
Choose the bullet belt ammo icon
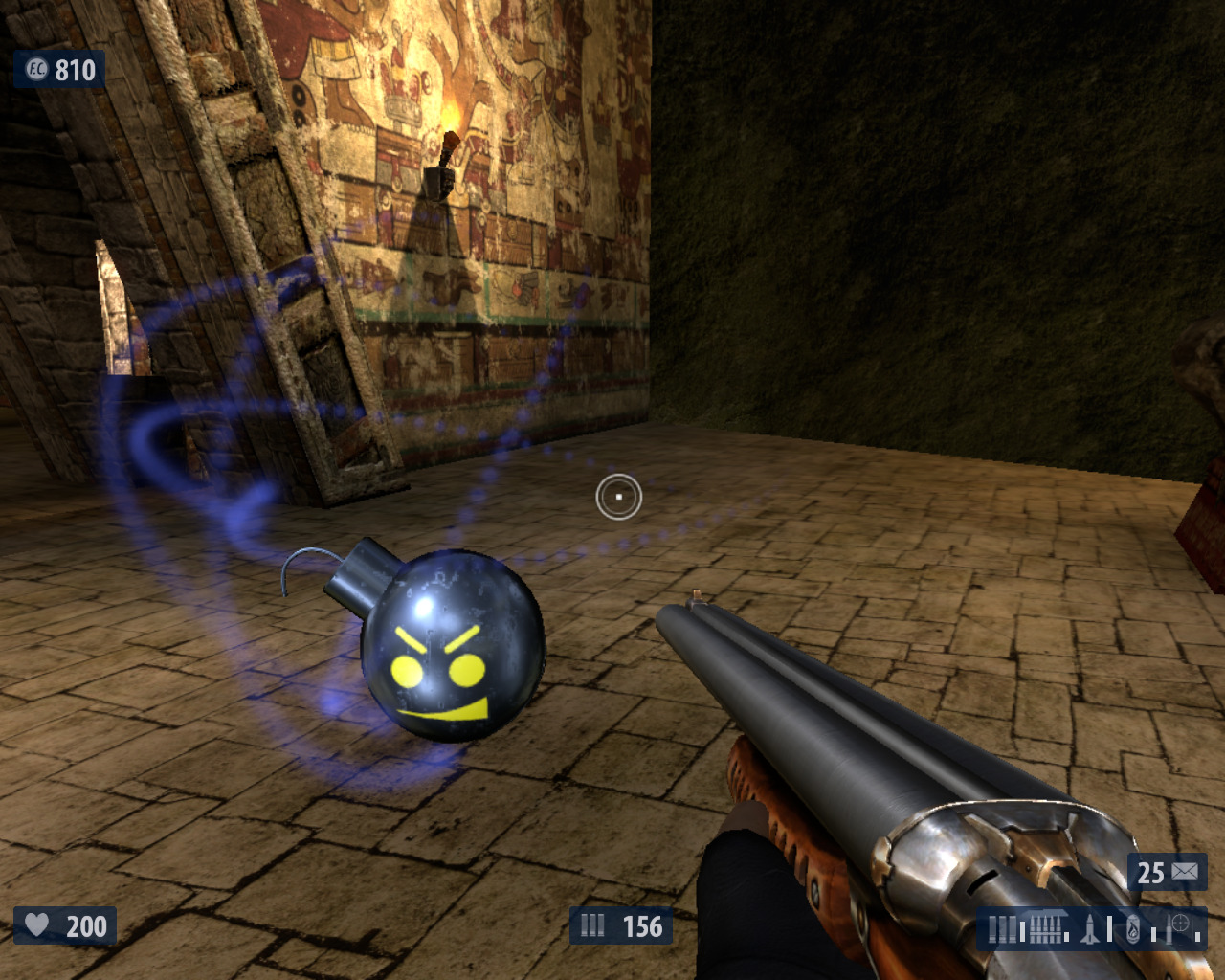tap(1045, 928)
